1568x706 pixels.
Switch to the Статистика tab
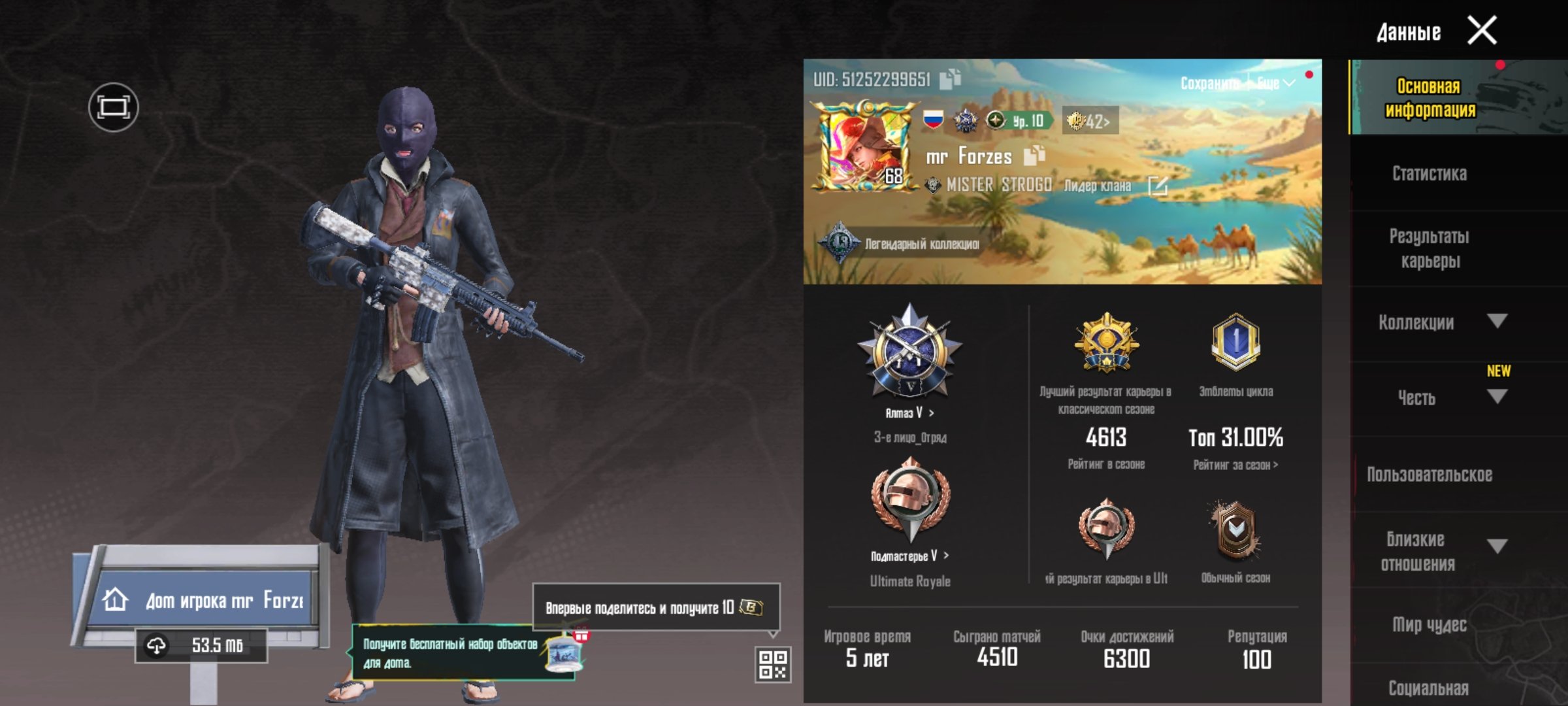pyautogui.click(x=1429, y=174)
